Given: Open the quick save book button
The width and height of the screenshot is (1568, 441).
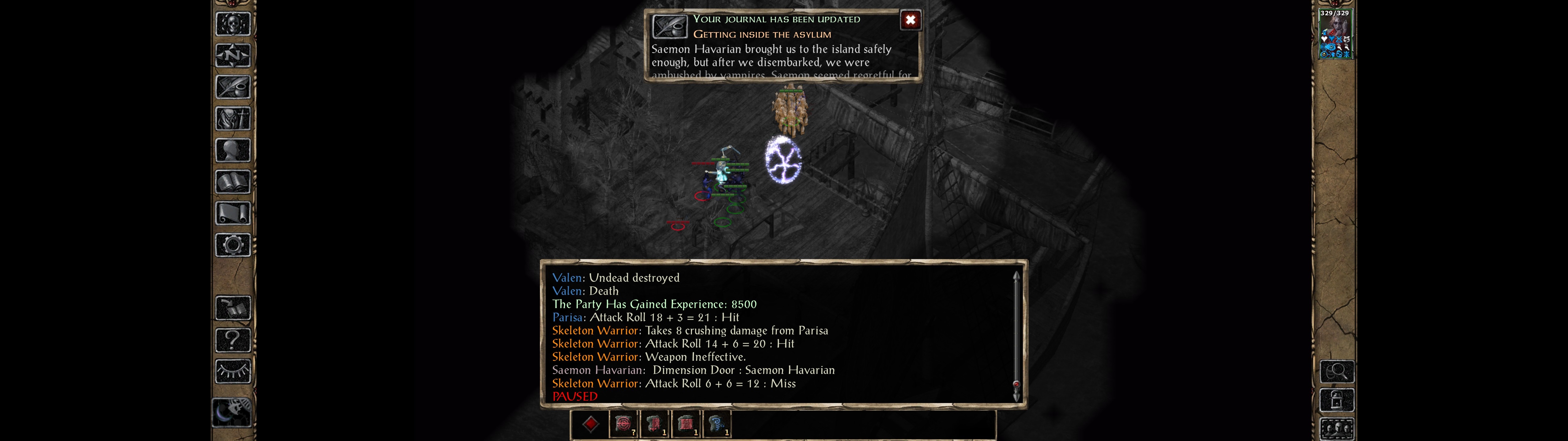Looking at the screenshot, I should point(232,308).
